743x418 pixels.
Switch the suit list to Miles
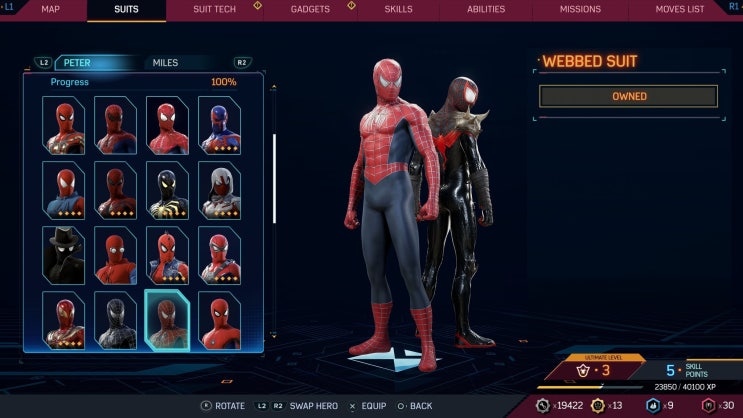tap(165, 63)
